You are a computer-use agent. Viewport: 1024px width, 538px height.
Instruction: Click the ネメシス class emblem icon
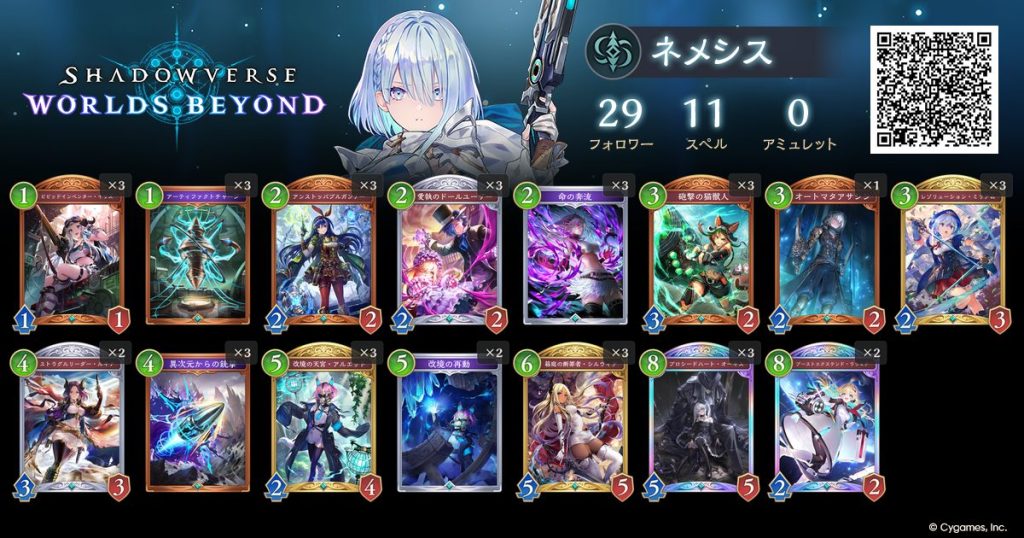(x=612, y=52)
